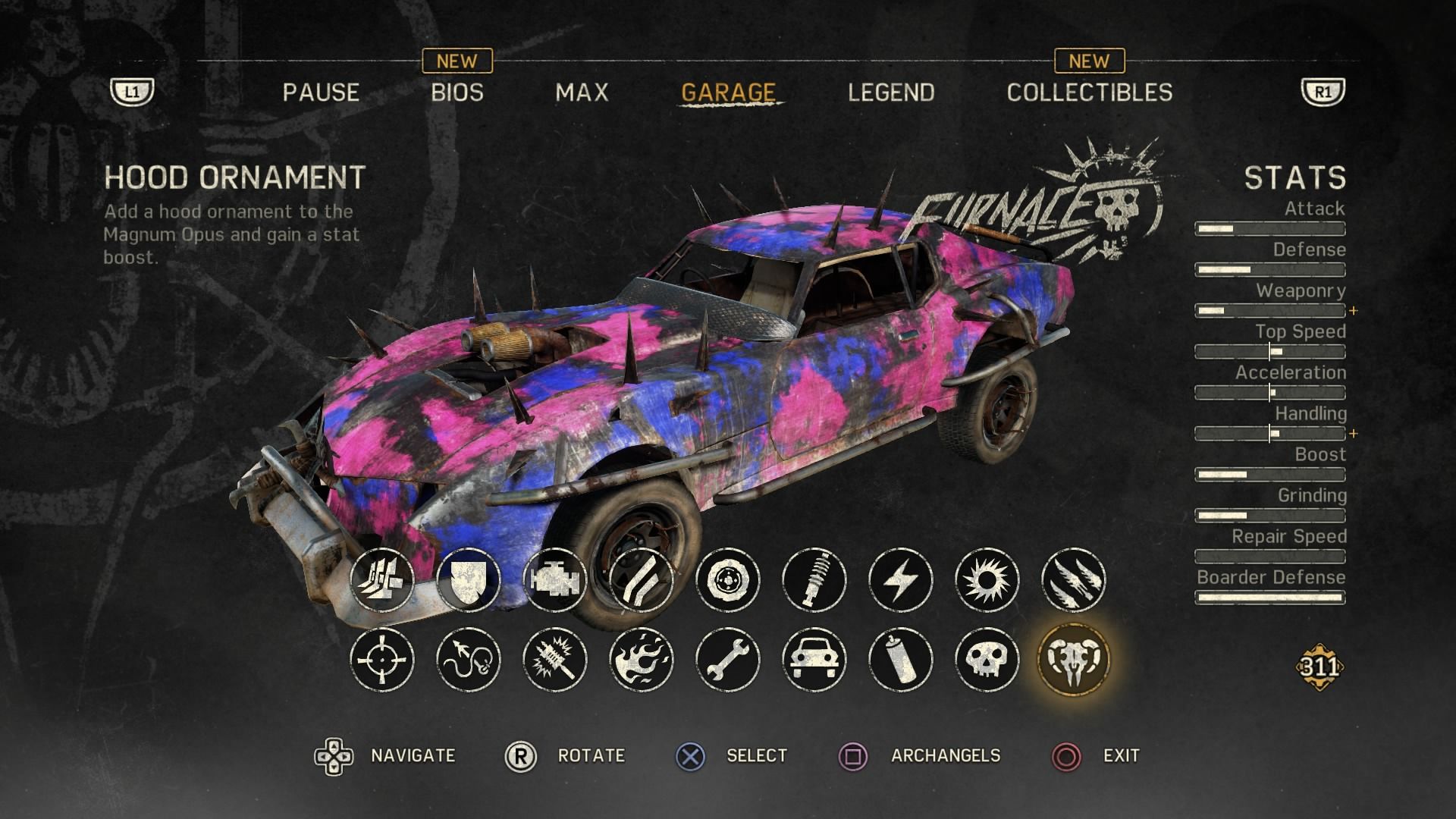
Task: Select the armor shield upgrade icon
Action: (x=469, y=581)
